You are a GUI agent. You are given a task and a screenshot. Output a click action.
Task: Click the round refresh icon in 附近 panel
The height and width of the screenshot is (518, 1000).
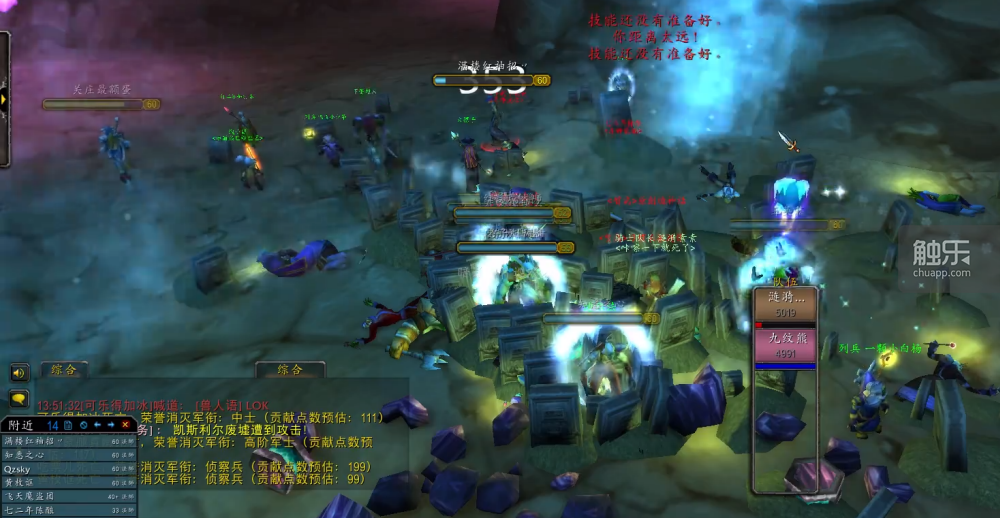click(x=83, y=425)
